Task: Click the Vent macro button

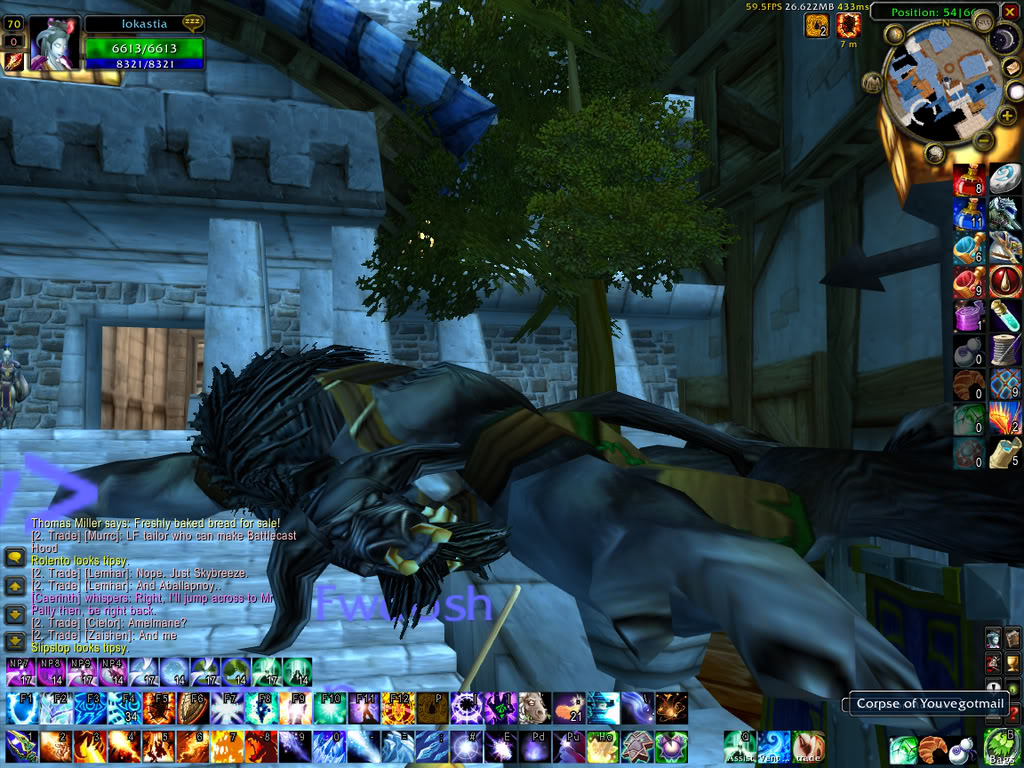Action: pyautogui.click(x=774, y=746)
